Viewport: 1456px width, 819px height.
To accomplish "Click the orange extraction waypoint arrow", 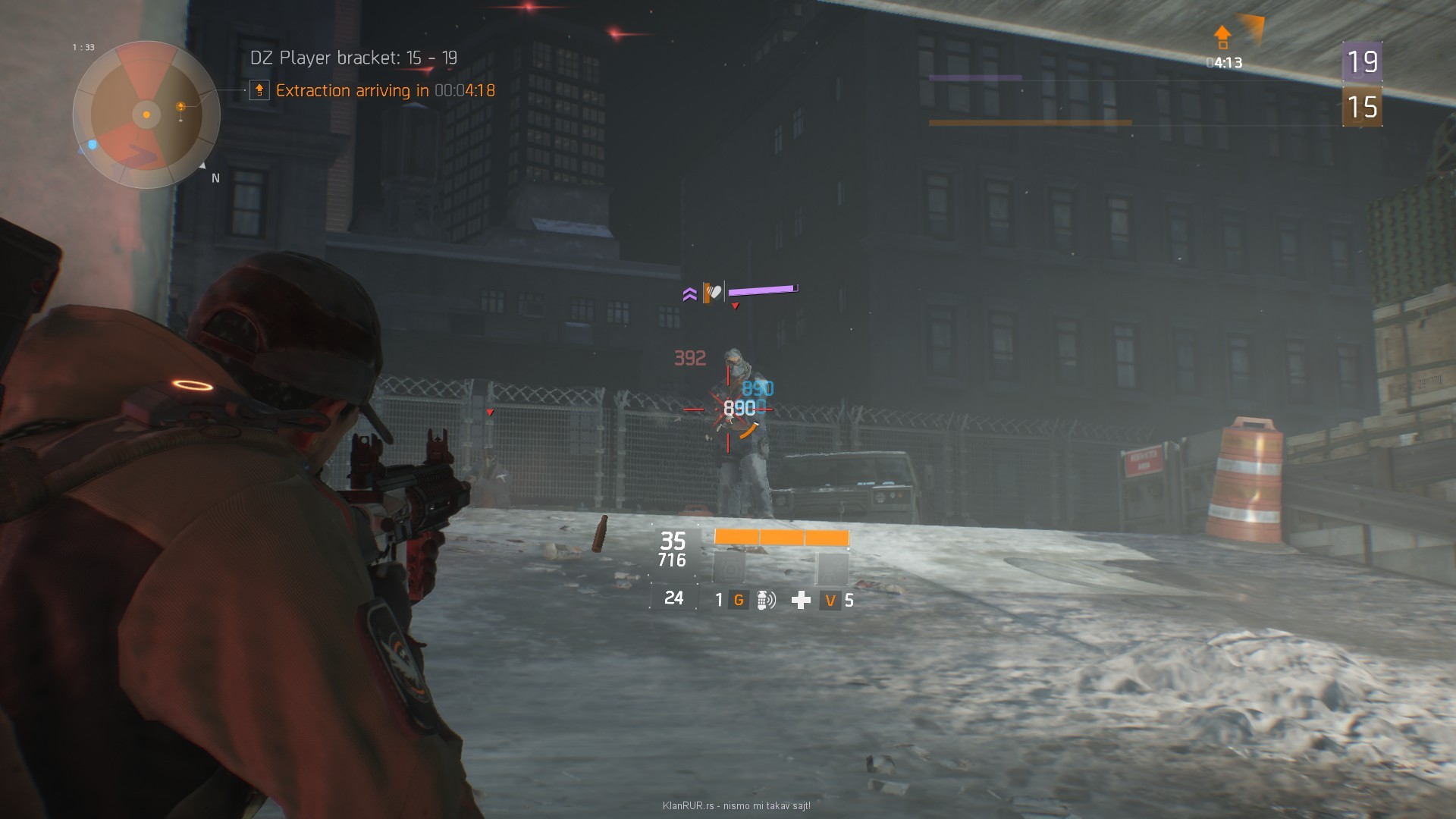I will point(1222,36).
